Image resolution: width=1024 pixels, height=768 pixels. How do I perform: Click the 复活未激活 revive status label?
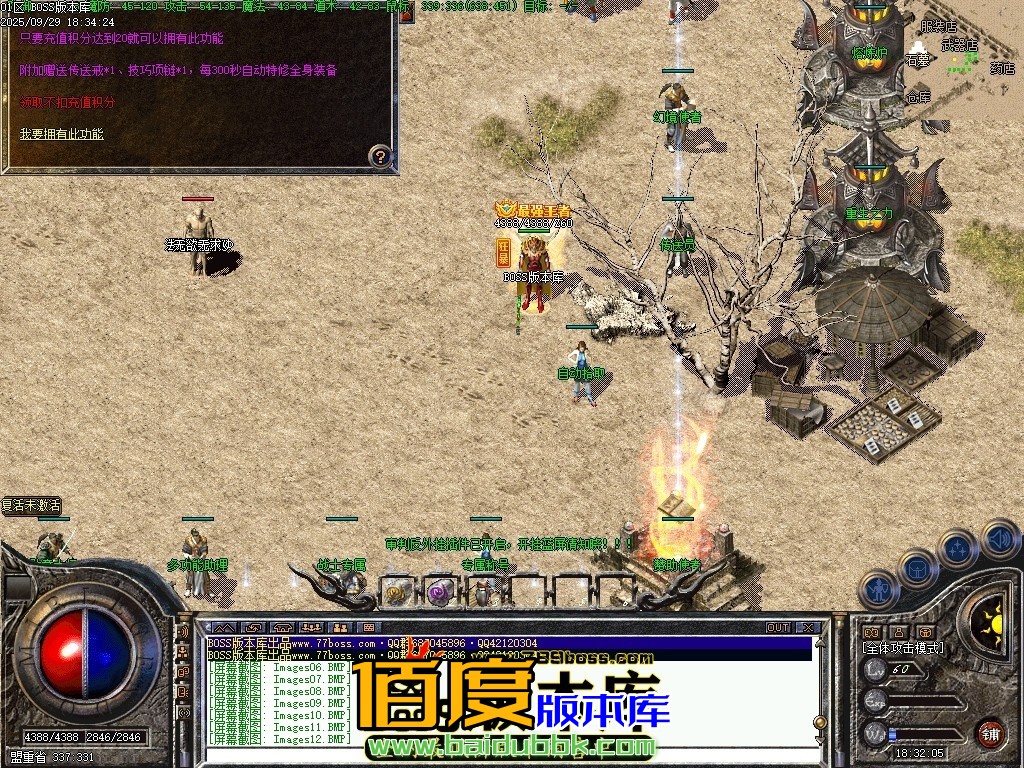[32, 505]
